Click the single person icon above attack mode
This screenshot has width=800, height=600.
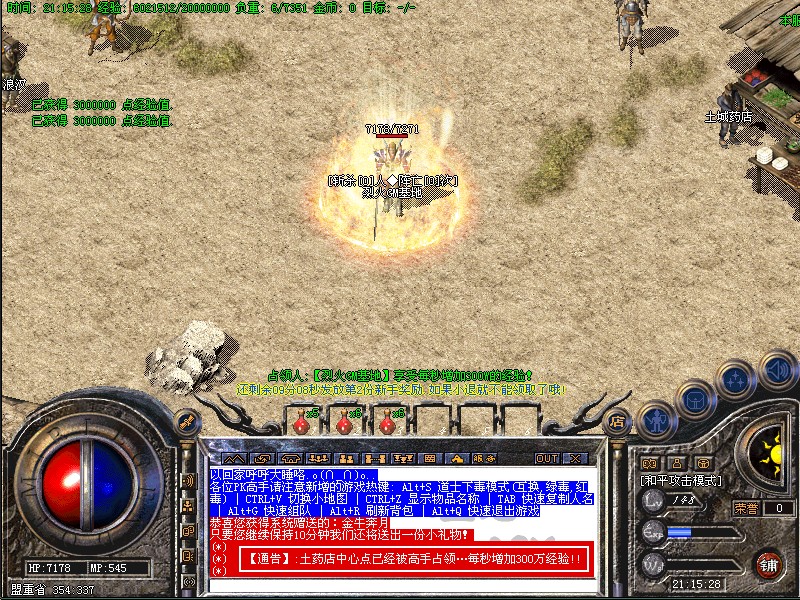(x=677, y=464)
